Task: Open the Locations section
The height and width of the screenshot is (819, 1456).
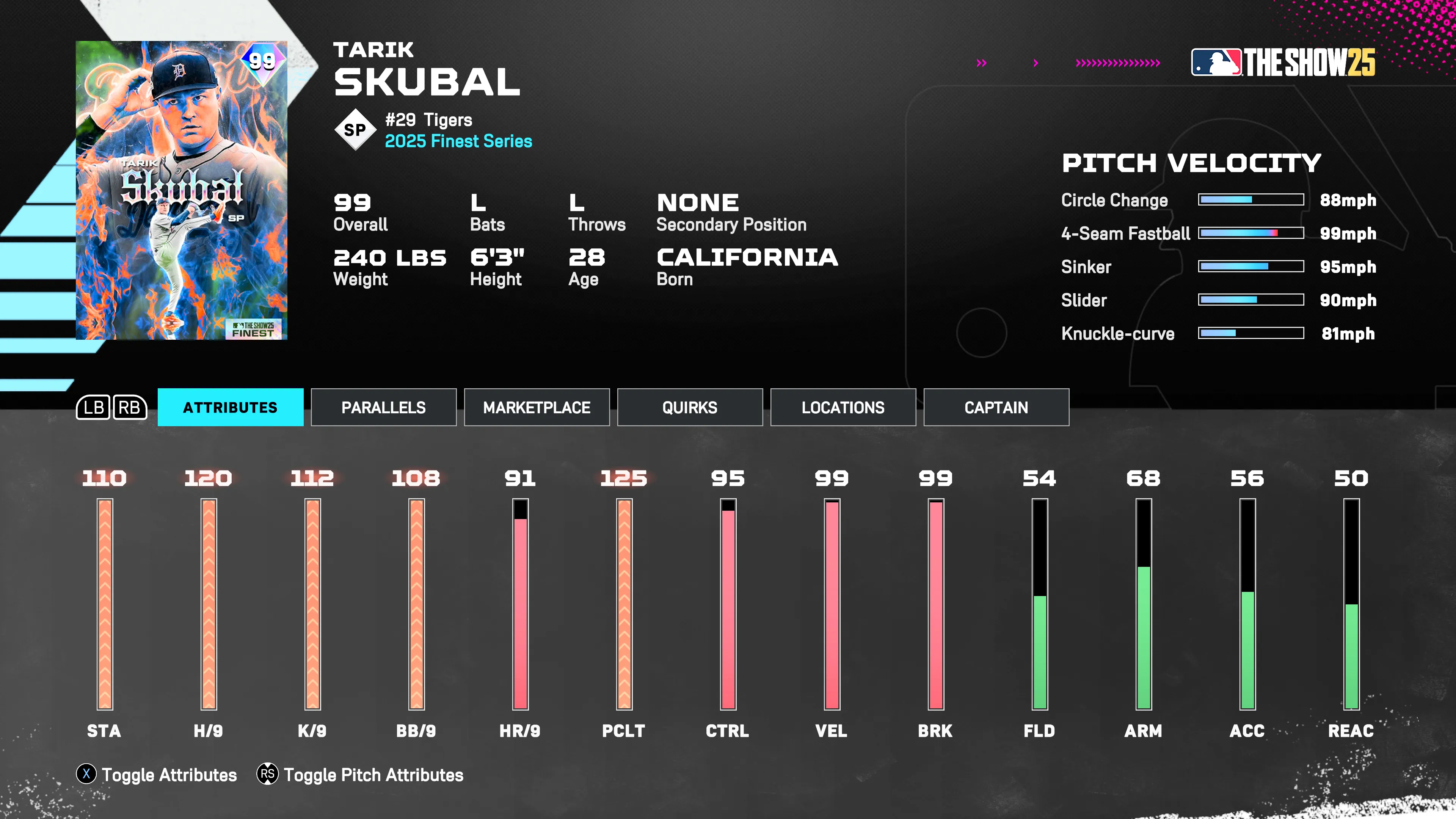Action: click(x=842, y=407)
